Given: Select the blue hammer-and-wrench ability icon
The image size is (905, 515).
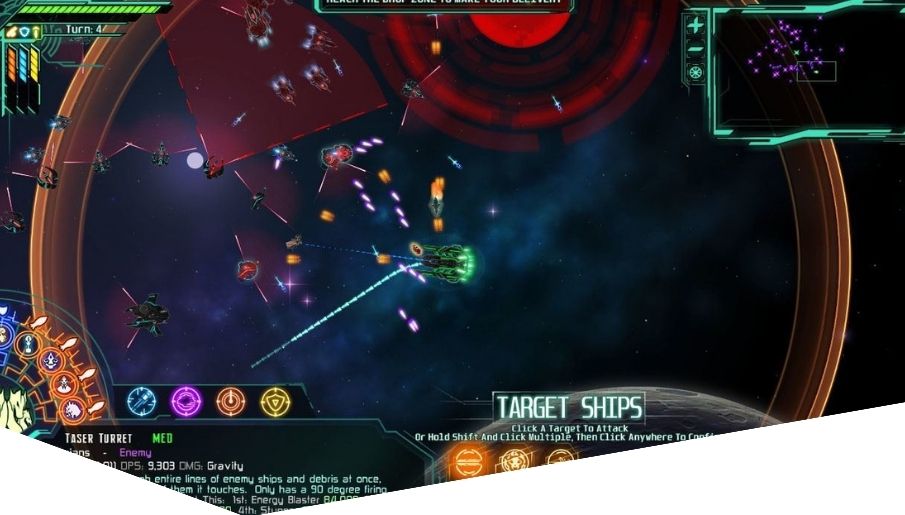Looking at the screenshot, I should click(x=142, y=401).
